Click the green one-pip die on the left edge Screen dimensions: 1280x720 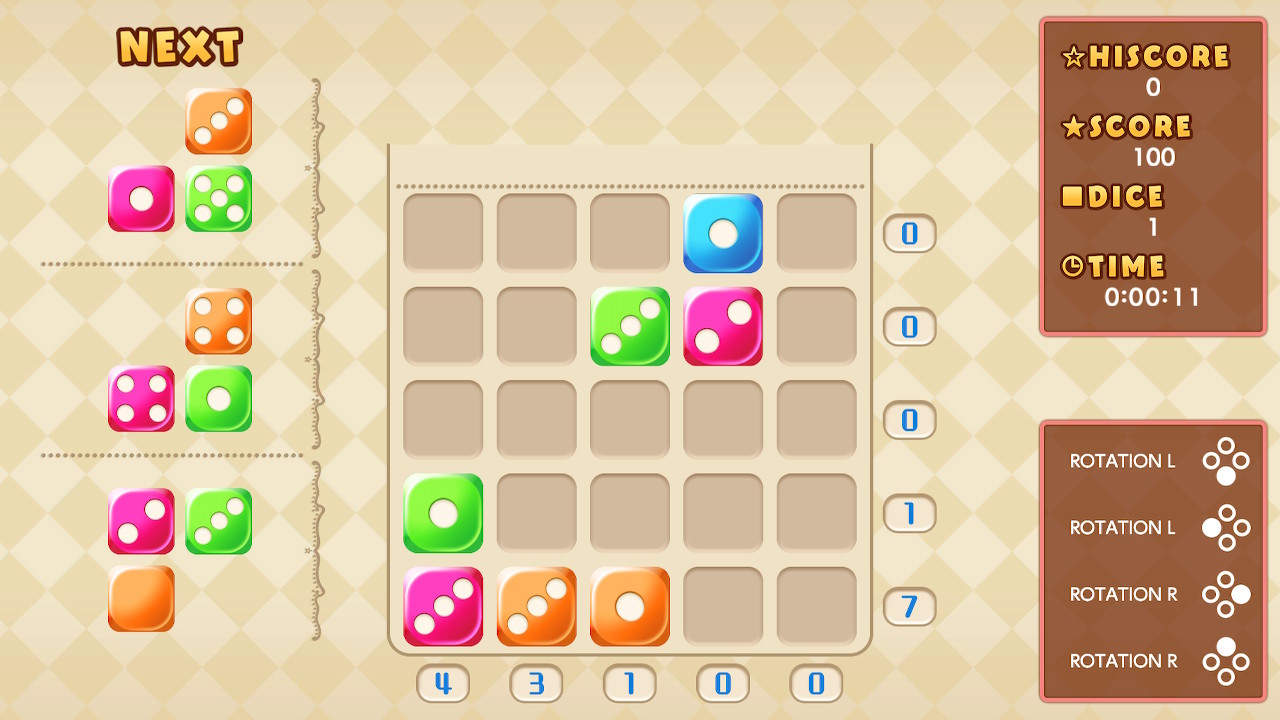coord(442,513)
